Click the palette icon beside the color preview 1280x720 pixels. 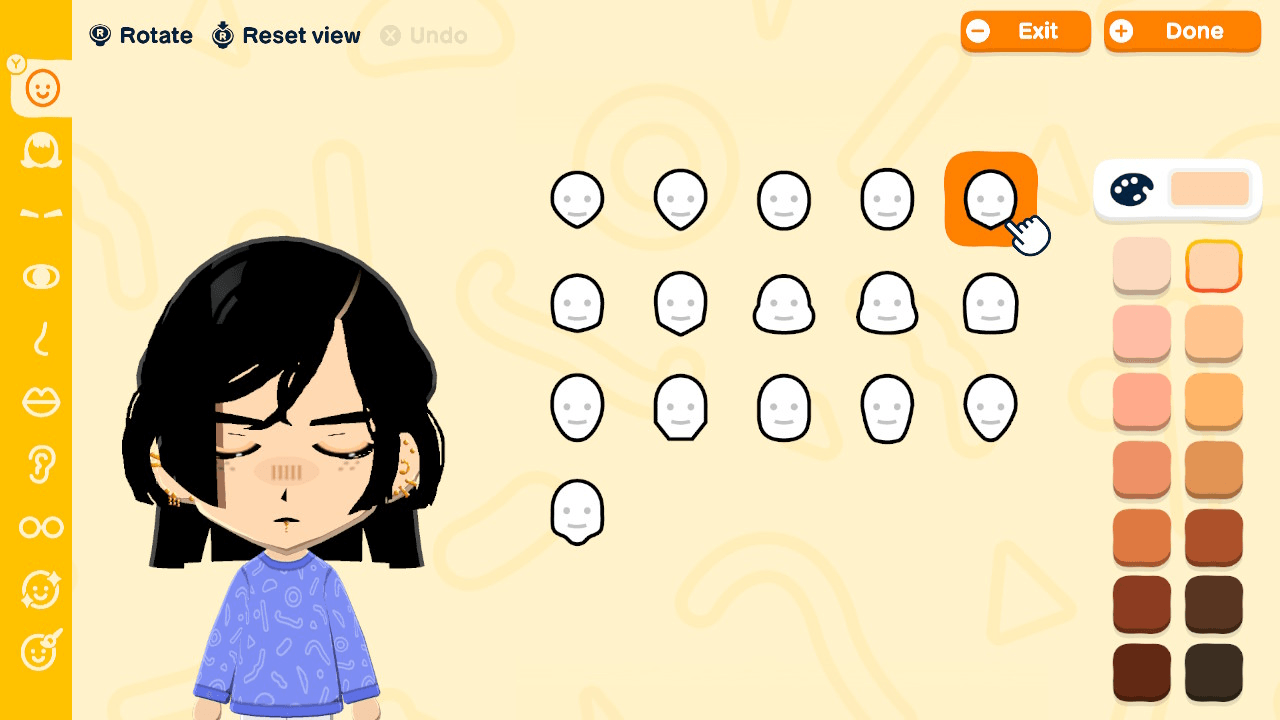(1133, 189)
